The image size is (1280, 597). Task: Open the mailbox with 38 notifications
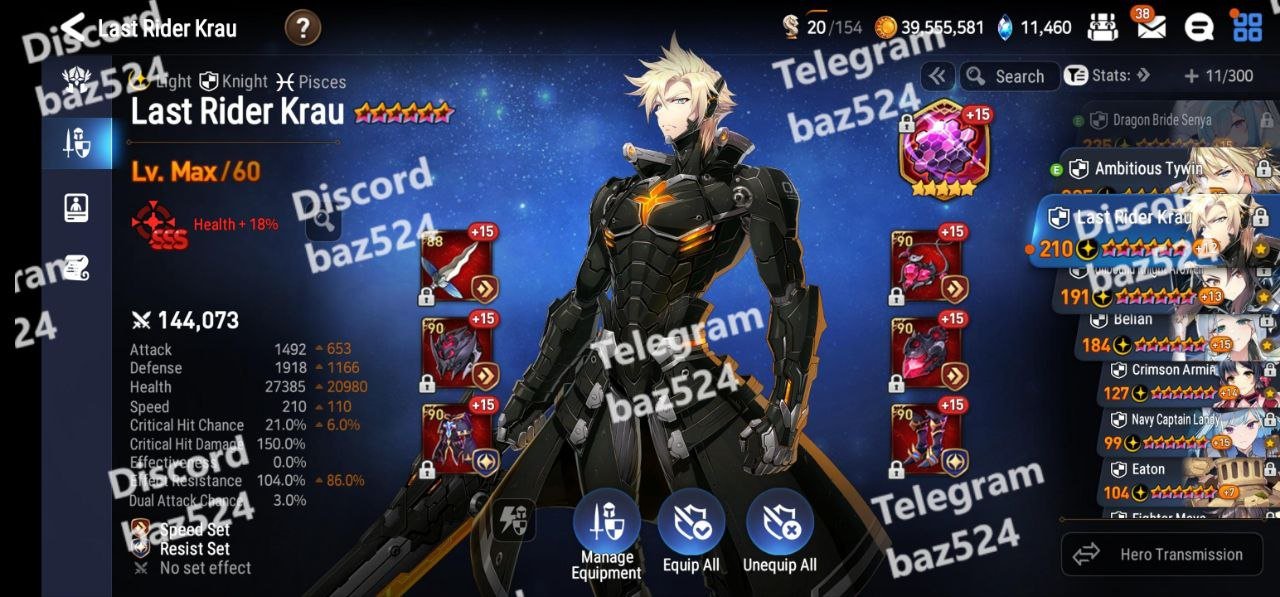click(x=1150, y=27)
